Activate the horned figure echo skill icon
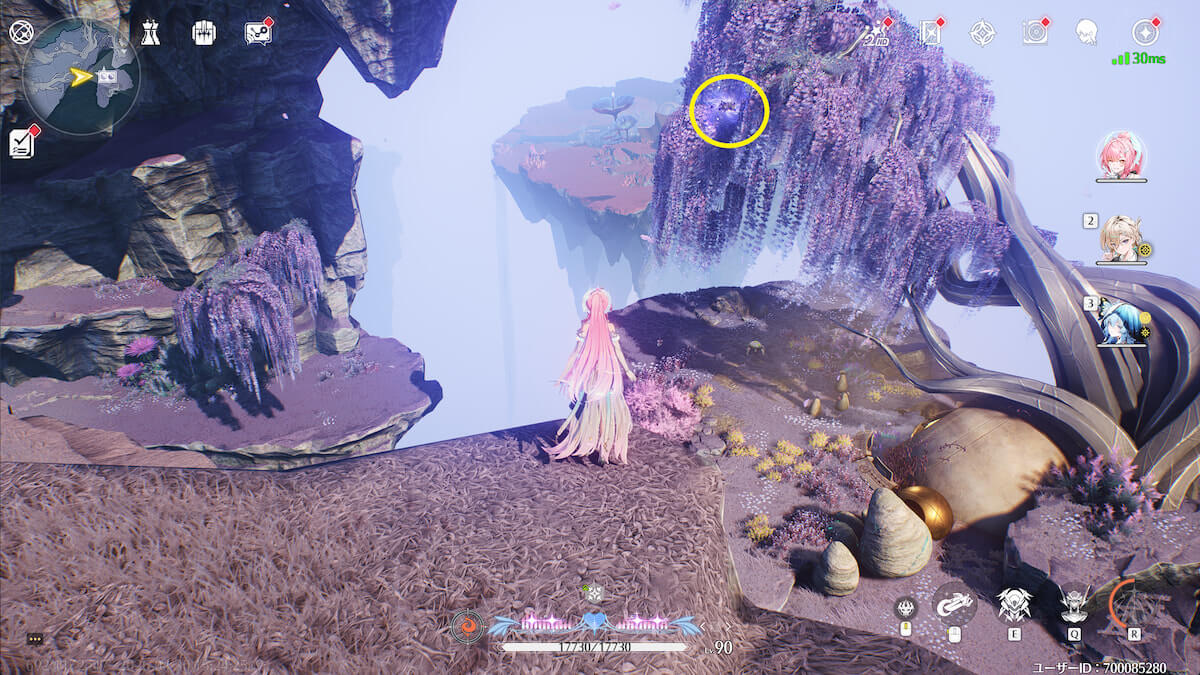1200x675 pixels. click(x=1074, y=604)
